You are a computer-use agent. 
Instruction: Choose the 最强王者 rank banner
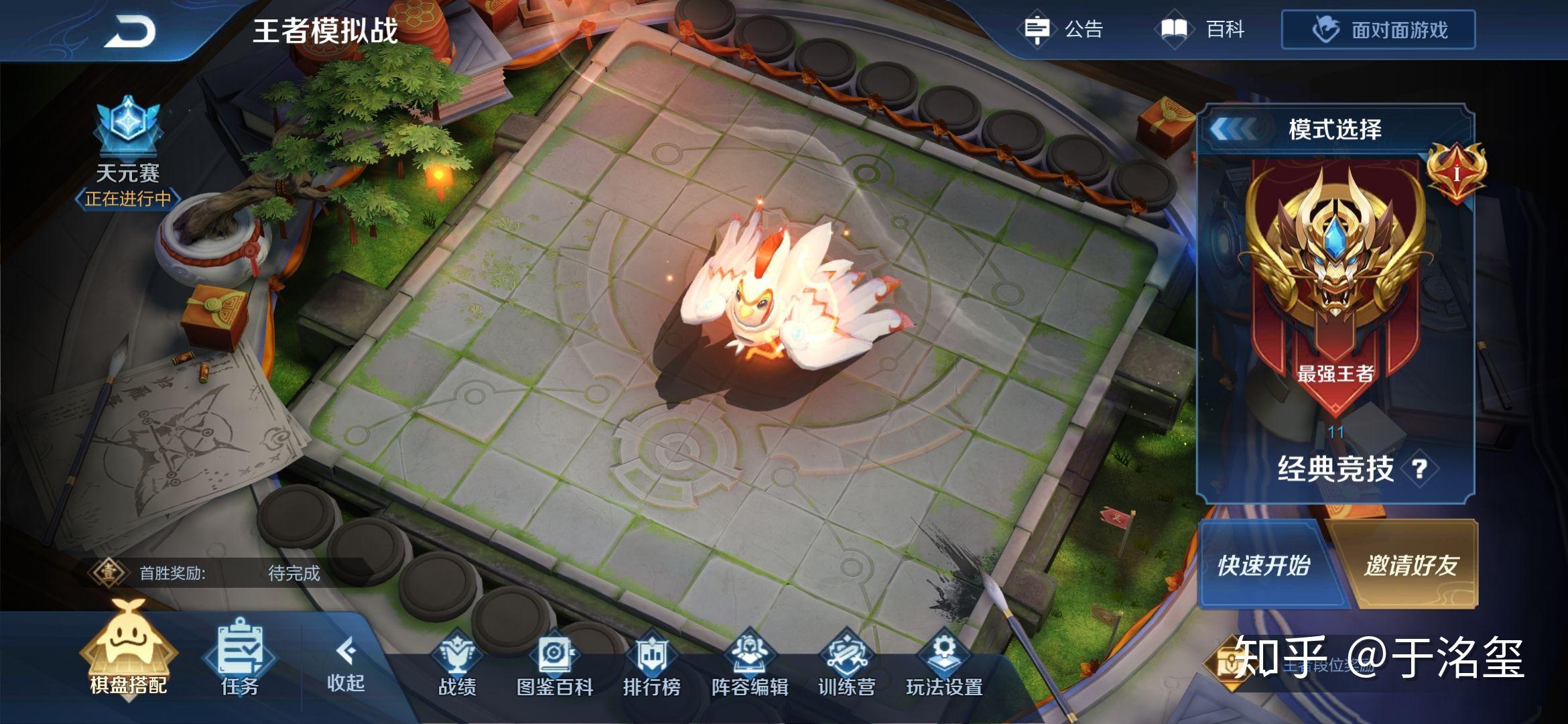pyautogui.click(x=1335, y=282)
